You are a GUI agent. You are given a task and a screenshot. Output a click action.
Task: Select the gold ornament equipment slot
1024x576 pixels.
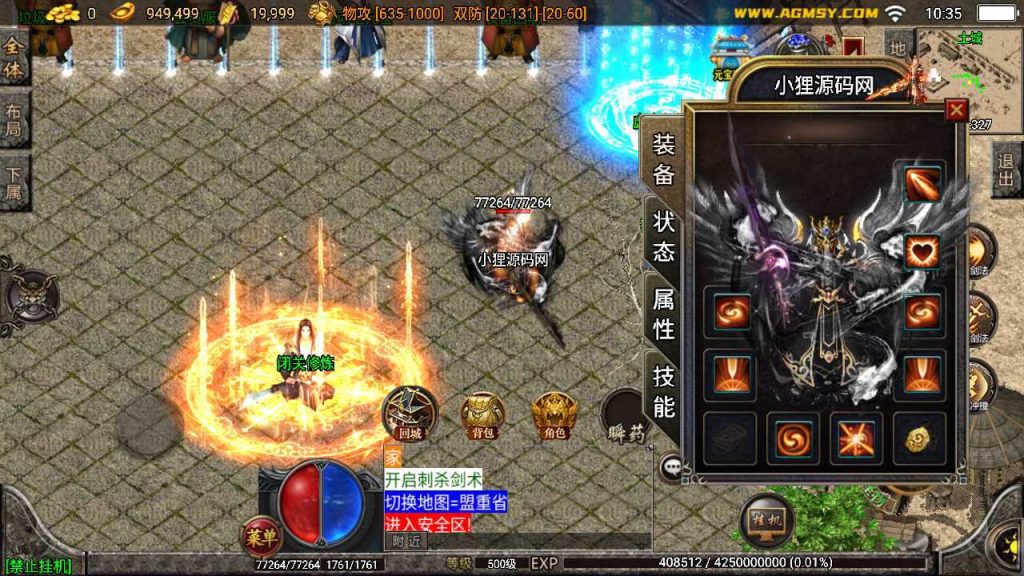click(918, 438)
